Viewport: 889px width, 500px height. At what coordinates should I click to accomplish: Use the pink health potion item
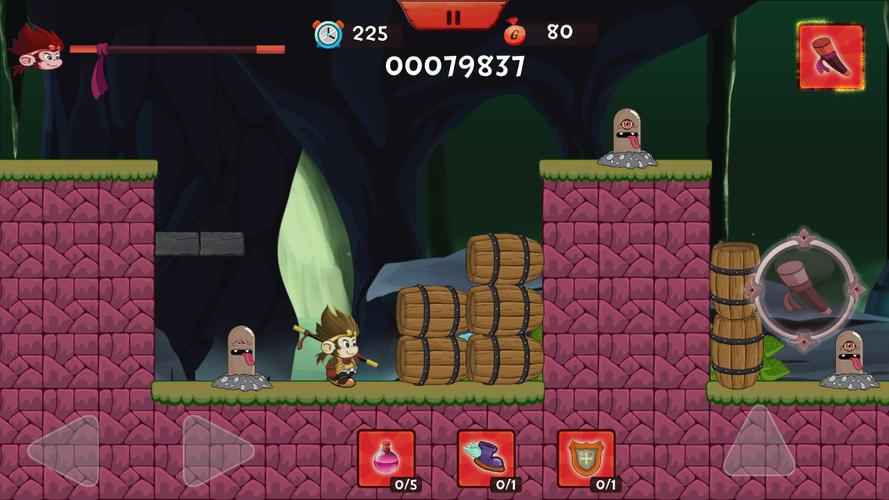(x=385, y=458)
